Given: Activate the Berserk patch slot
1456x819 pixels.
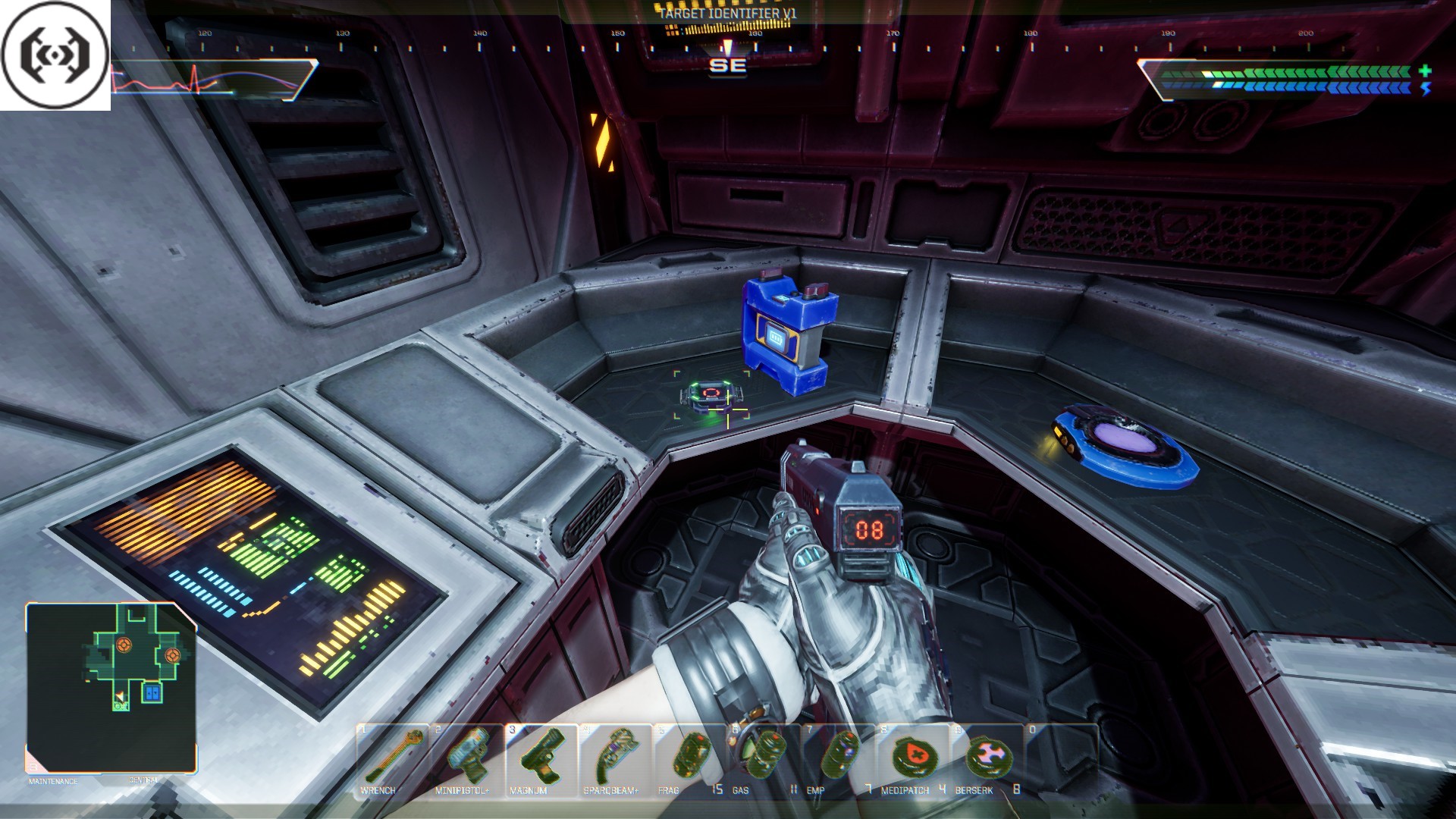Looking at the screenshot, I should pos(986,758).
